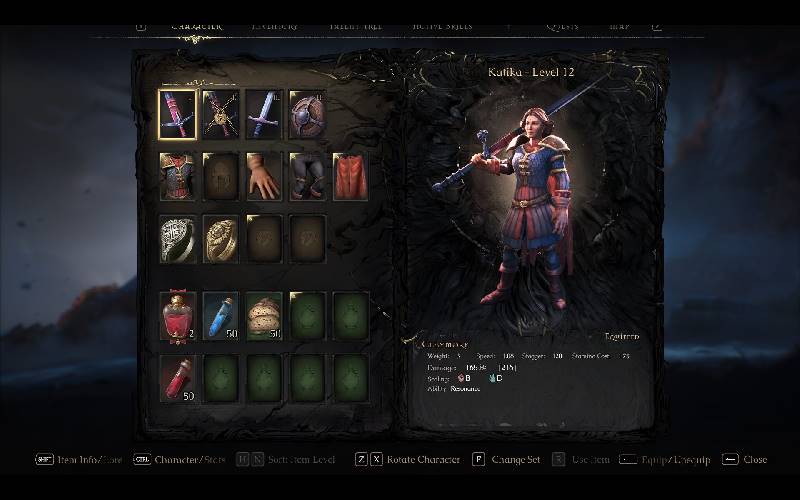The image size is (800, 500).
Task: Choose the blue-bladed sword slot
Action: (264, 114)
